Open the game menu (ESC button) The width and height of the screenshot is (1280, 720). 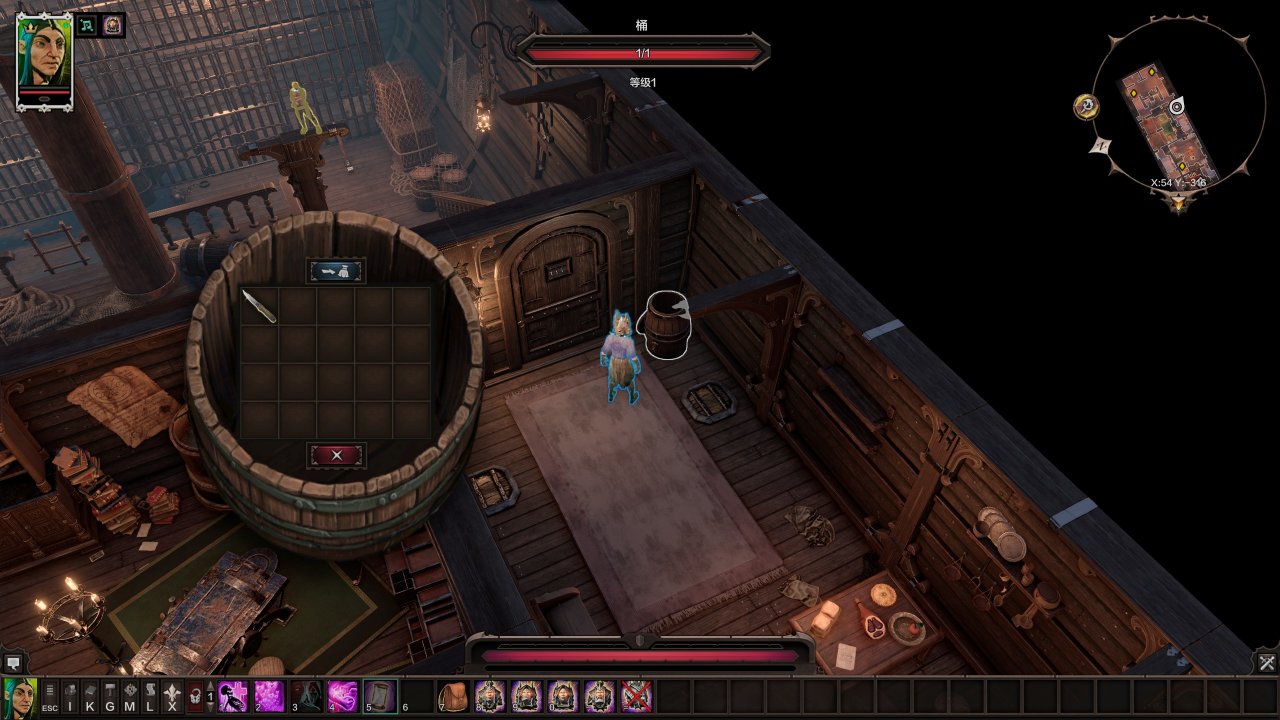(x=49, y=696)
